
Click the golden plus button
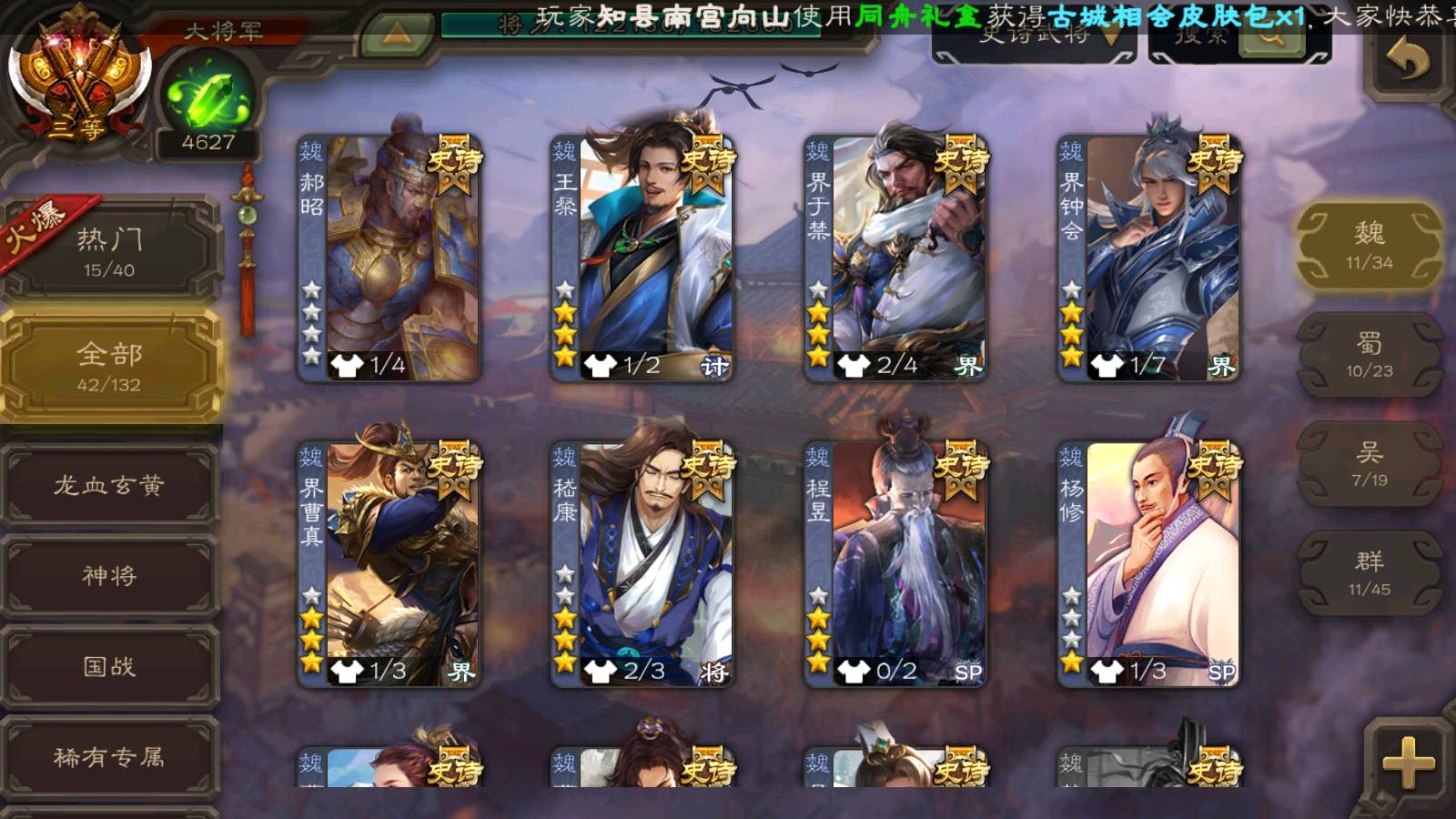click(1408, 762)
